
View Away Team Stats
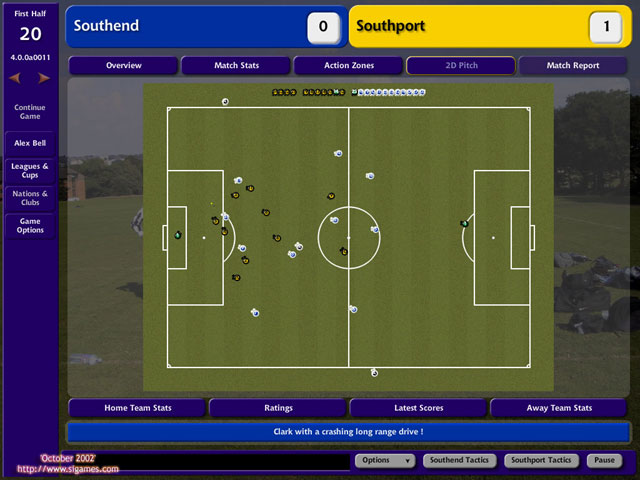559,408
